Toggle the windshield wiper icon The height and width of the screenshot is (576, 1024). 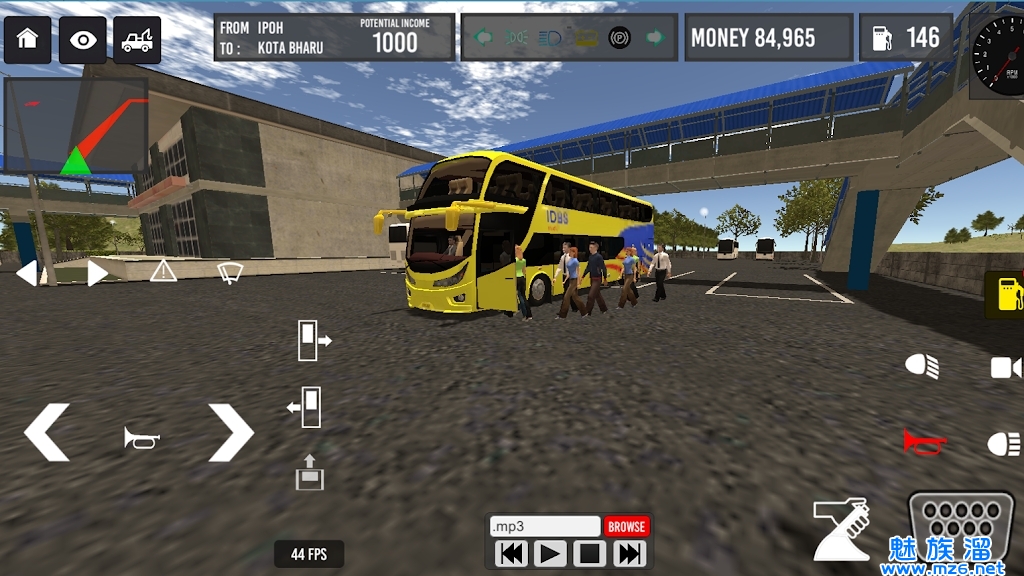pos(231,271)
